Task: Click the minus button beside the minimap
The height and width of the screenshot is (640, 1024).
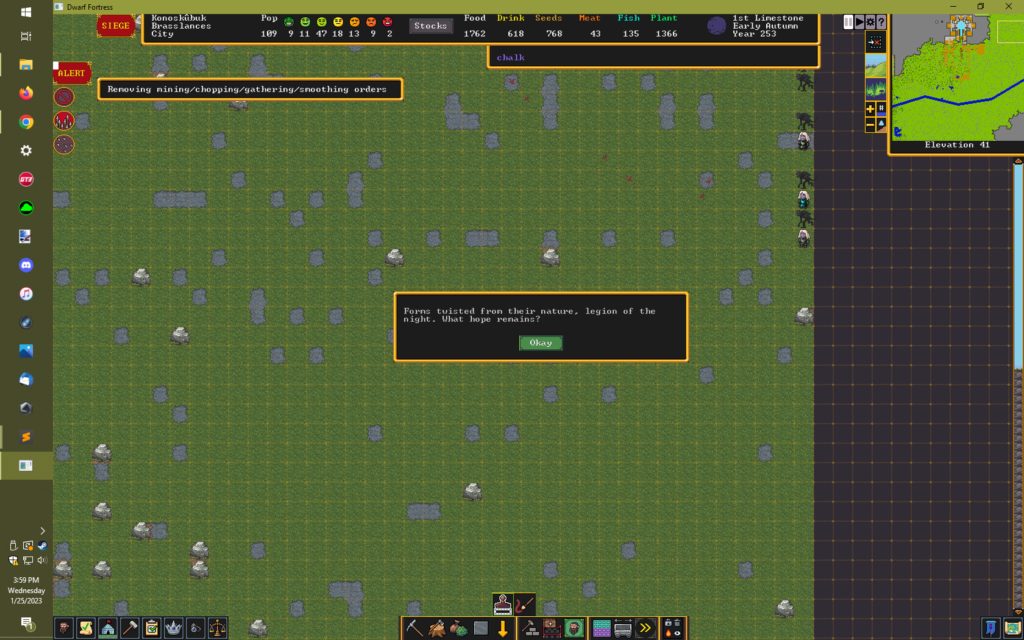Action: (x=870, y=124)
